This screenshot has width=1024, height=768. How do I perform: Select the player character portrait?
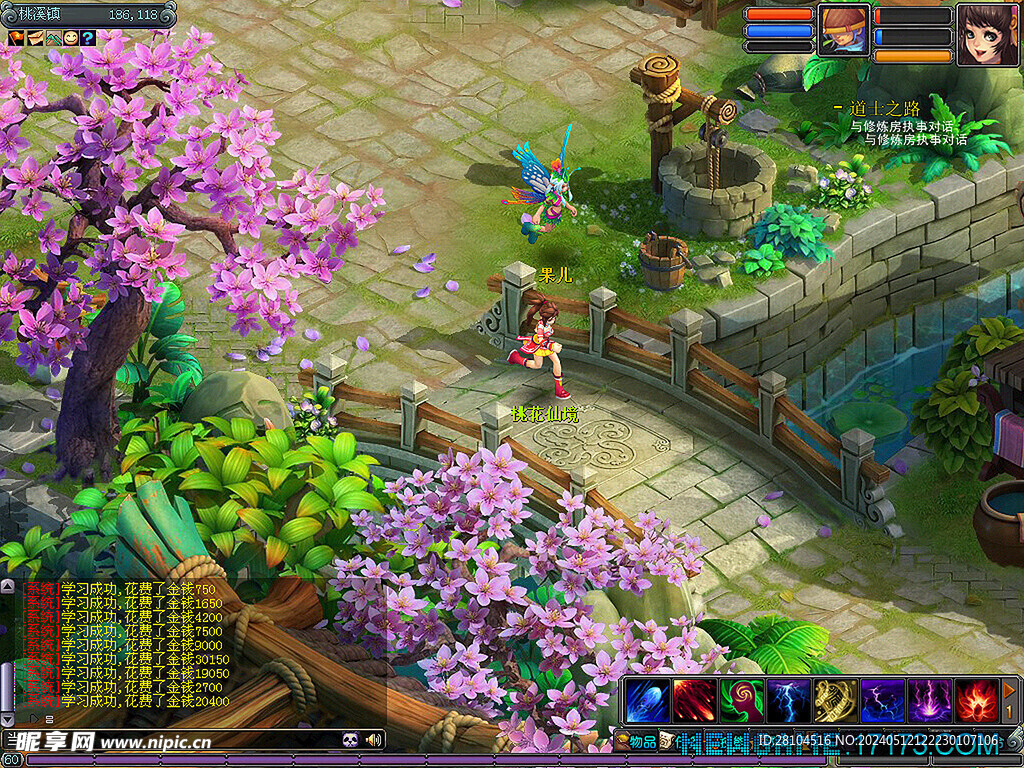844,30
